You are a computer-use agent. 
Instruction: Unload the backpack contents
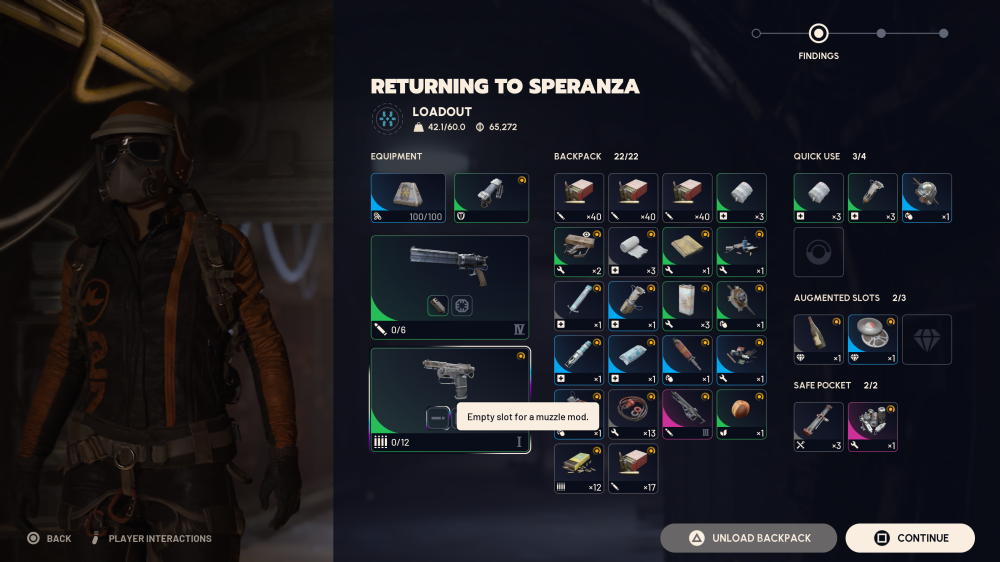(x=748, y=538)
